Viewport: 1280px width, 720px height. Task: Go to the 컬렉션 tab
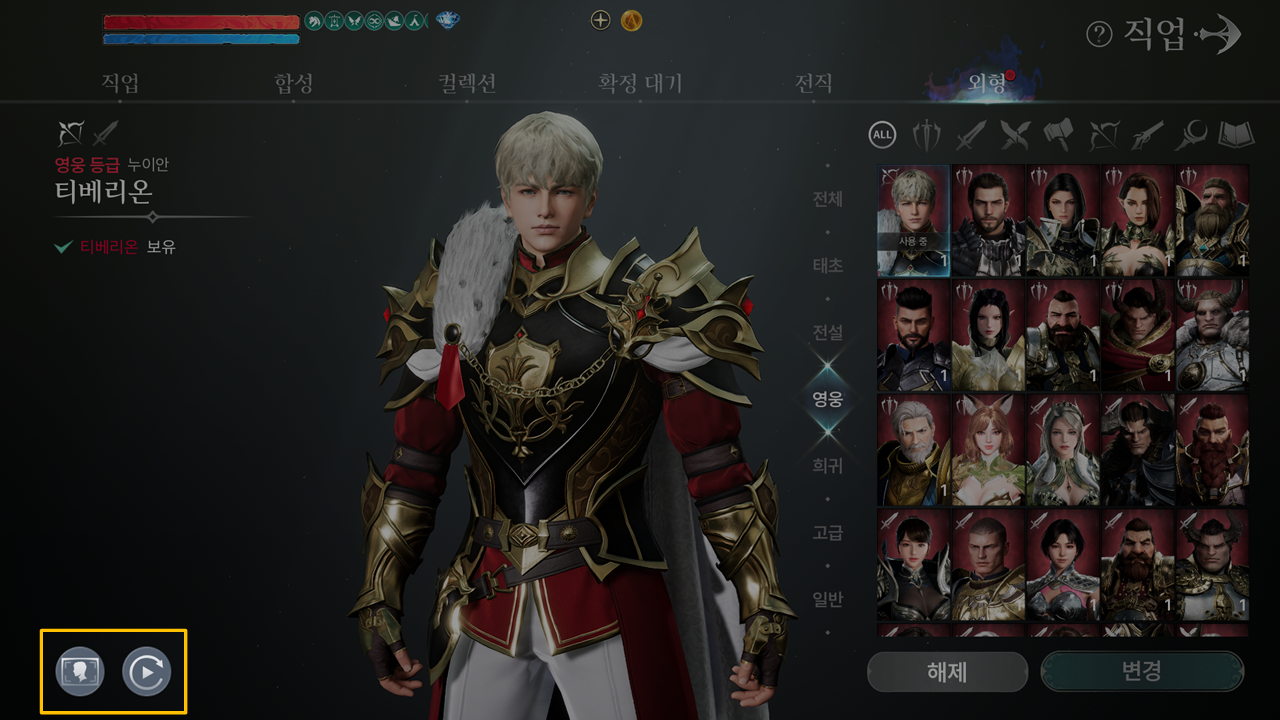point(466,83)
